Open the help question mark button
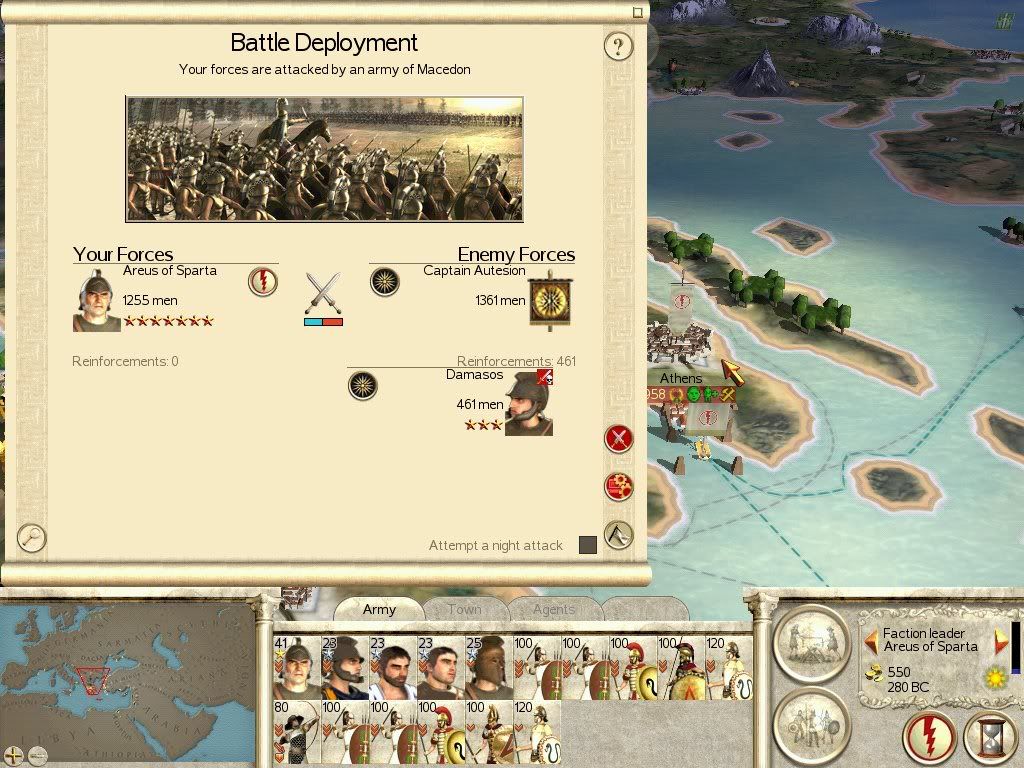 (619, 46)
